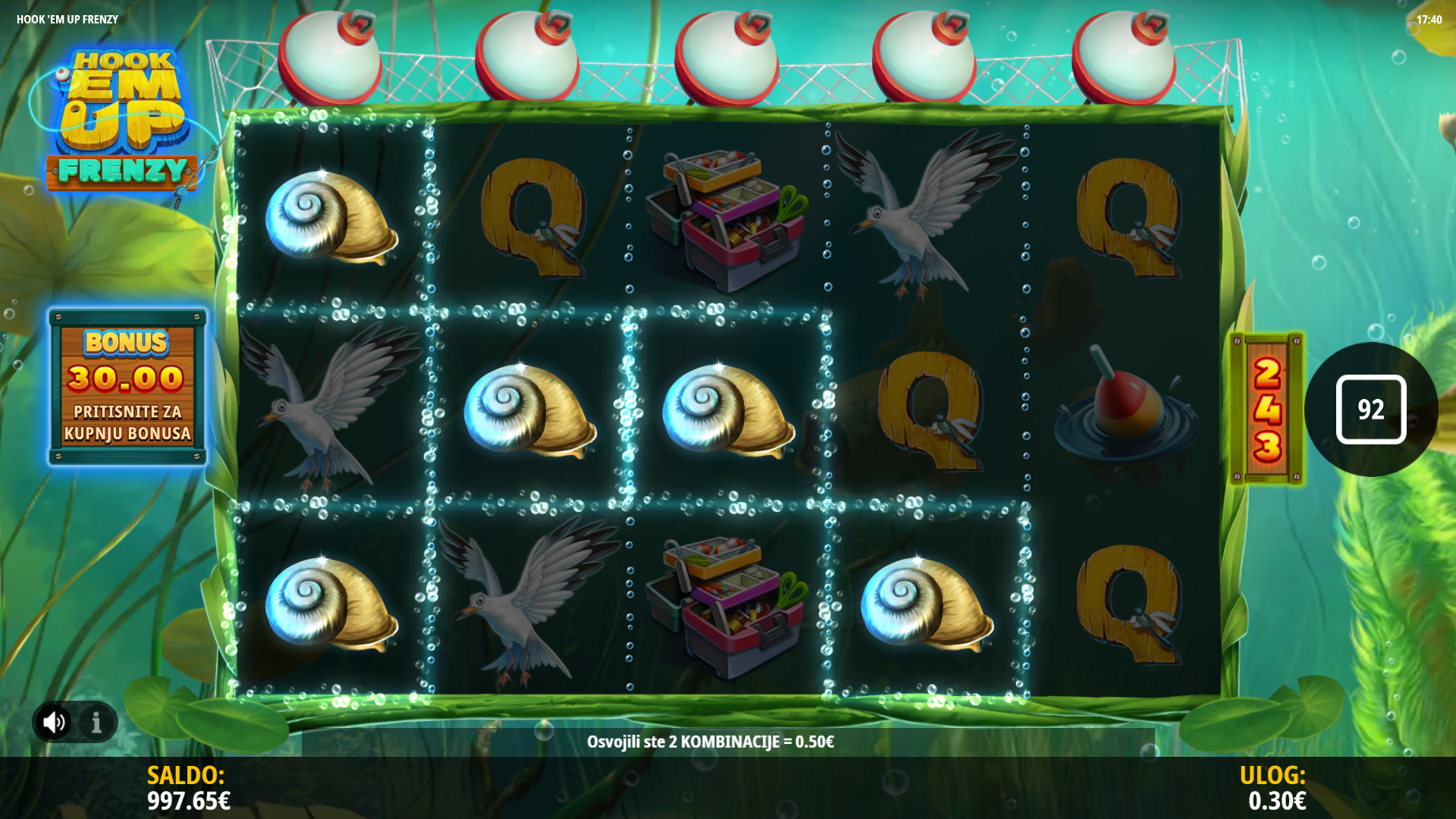Image resolution: width=1456 pixels, height=819 pixels.
Task: Change the ULOG bet amount
Action: pos(1276,789)
